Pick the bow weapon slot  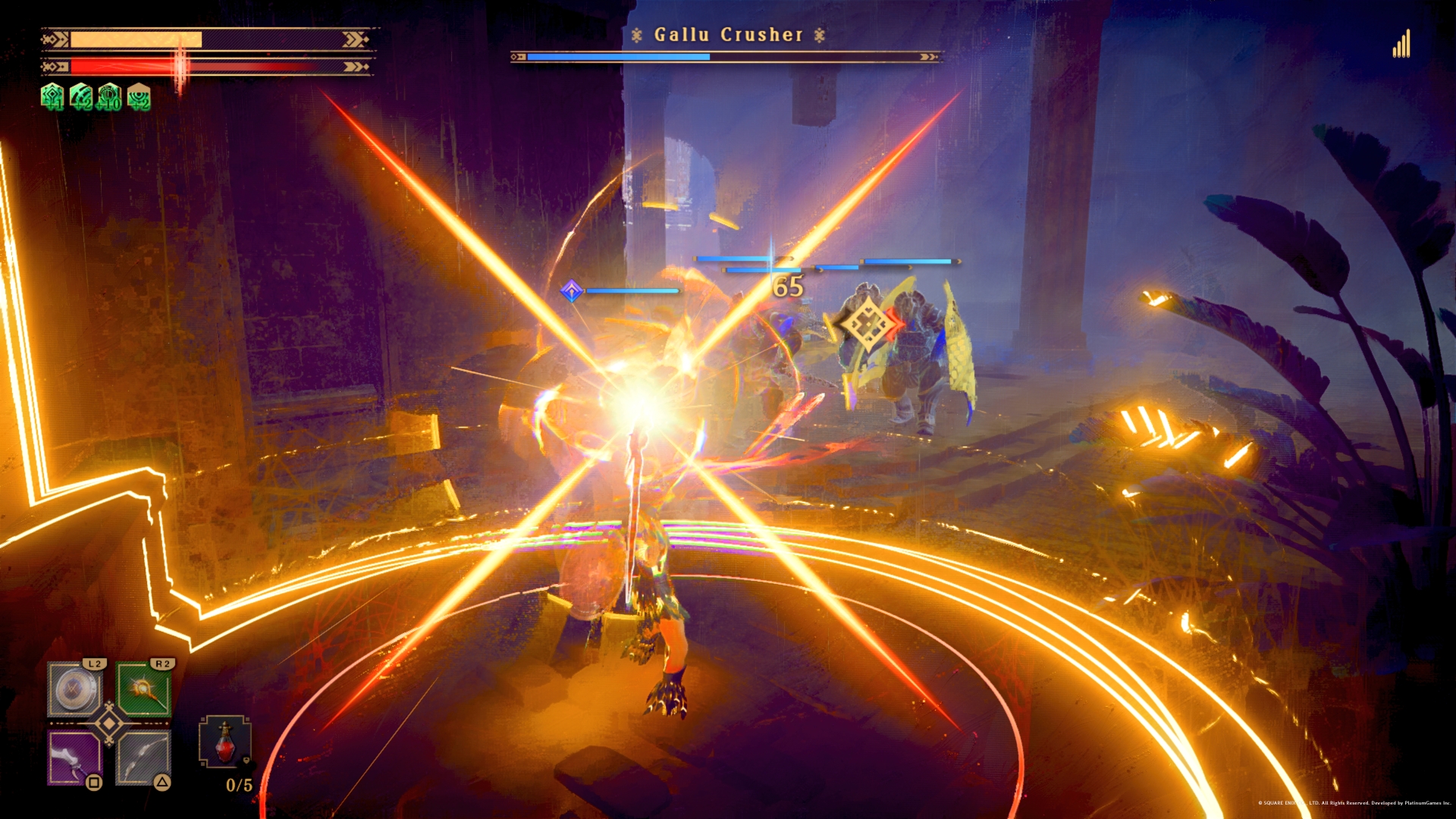click(x=143, y=758)
